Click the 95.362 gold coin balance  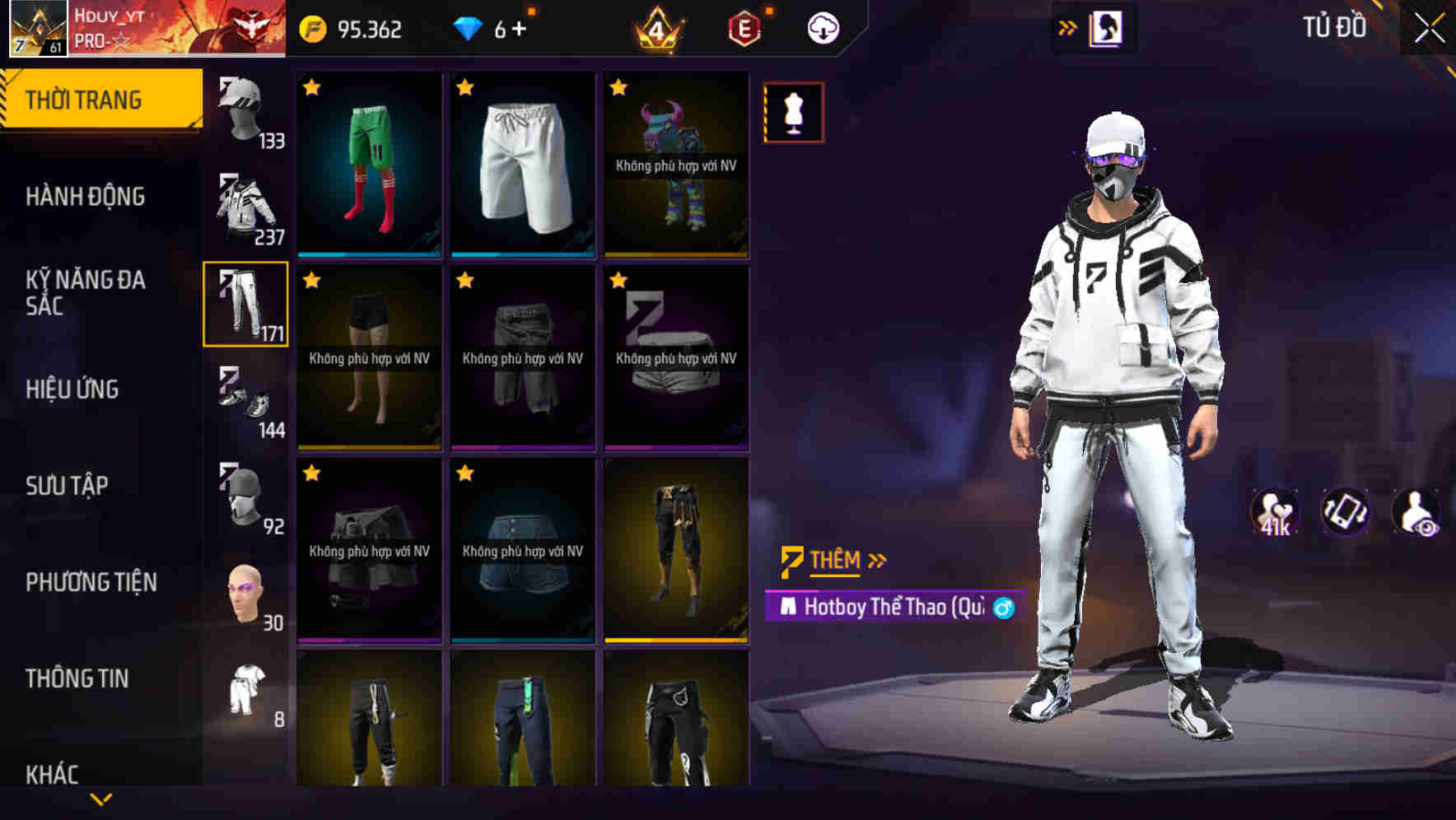[353, 27]
